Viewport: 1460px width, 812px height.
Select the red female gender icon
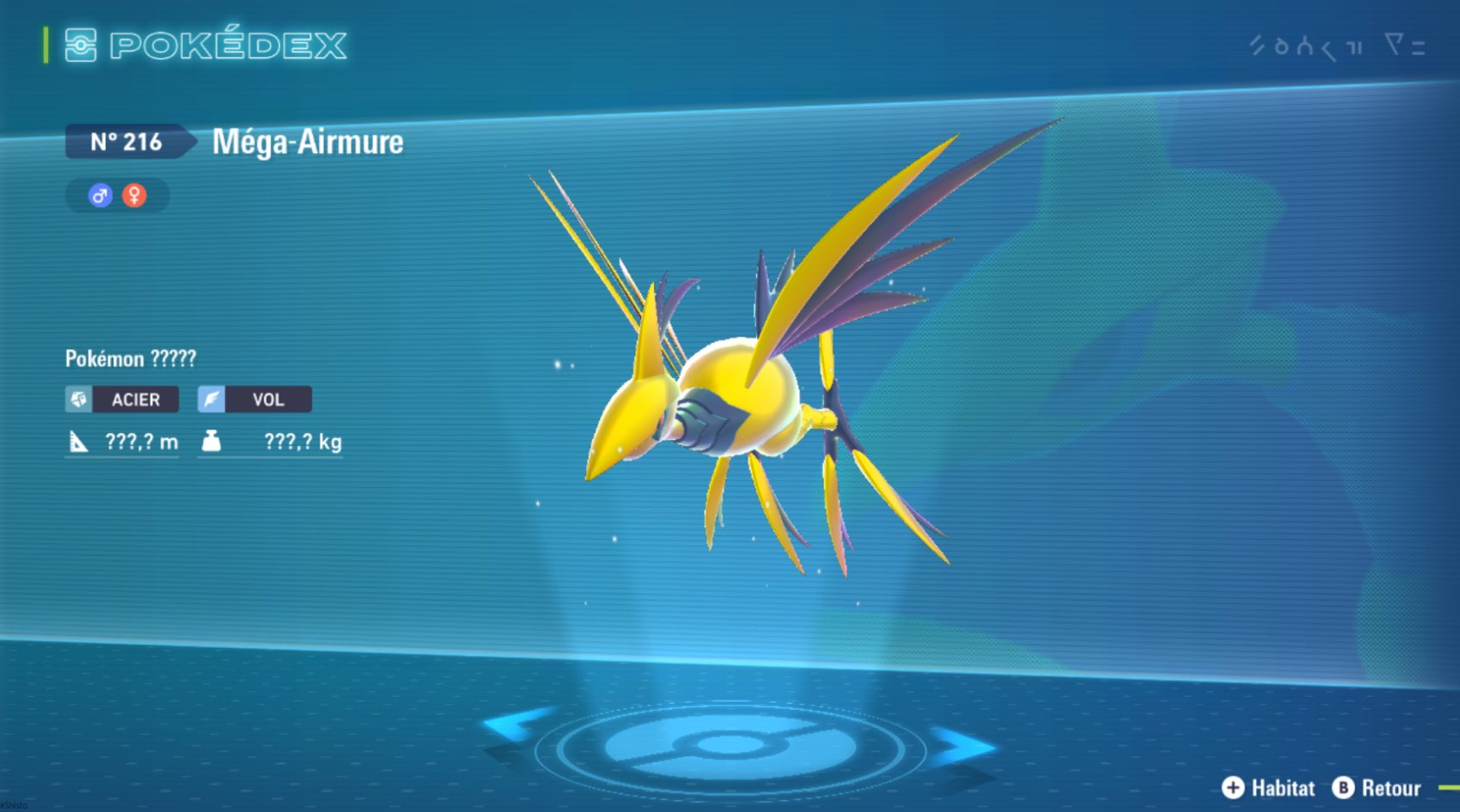[x=134, y=196]
